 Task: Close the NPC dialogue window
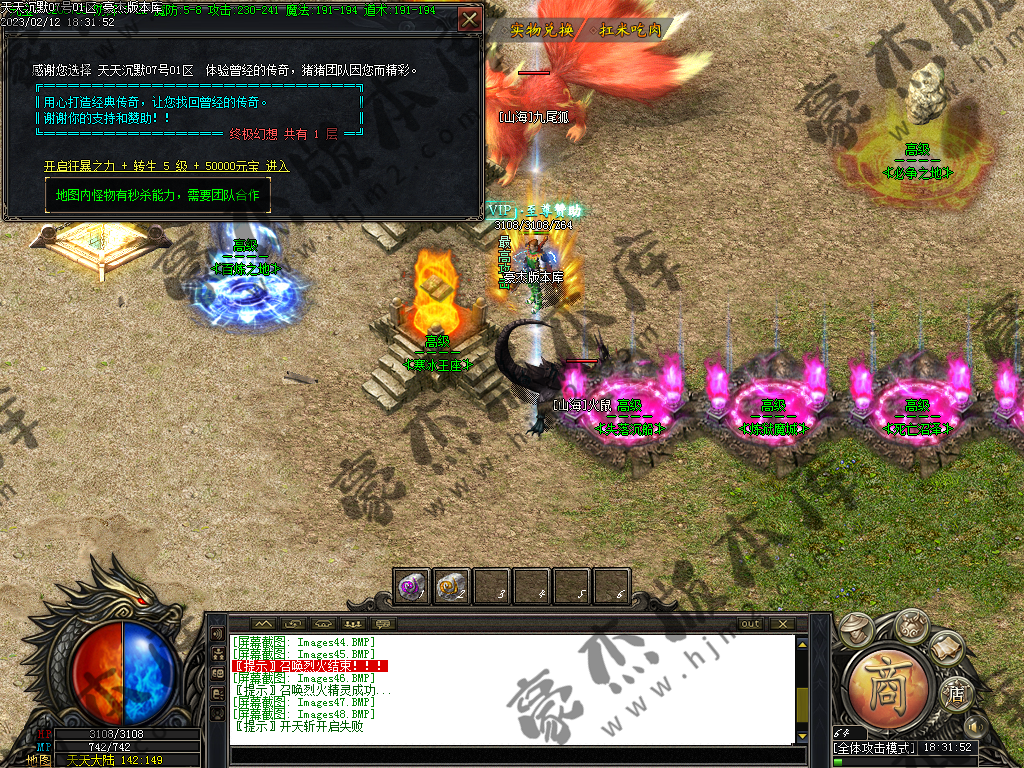tap(469, 19)
